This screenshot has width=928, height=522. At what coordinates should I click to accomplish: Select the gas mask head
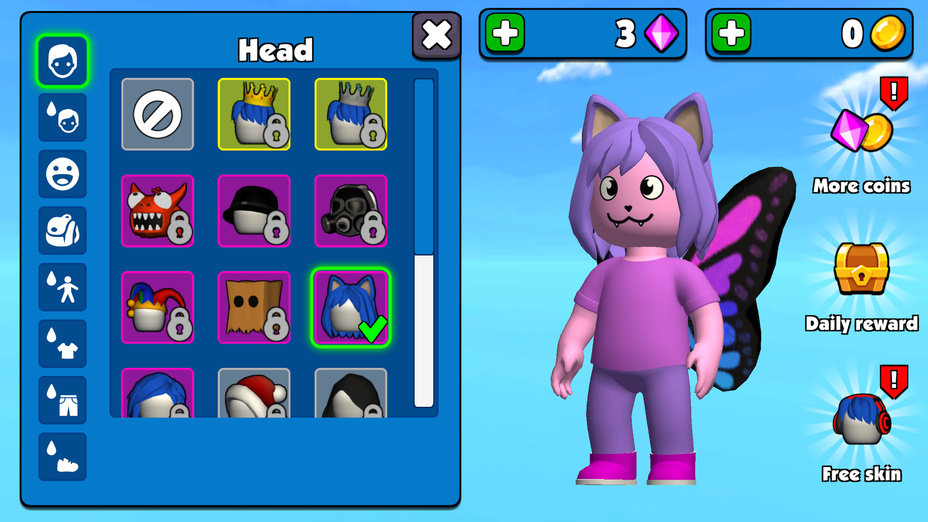351,211
